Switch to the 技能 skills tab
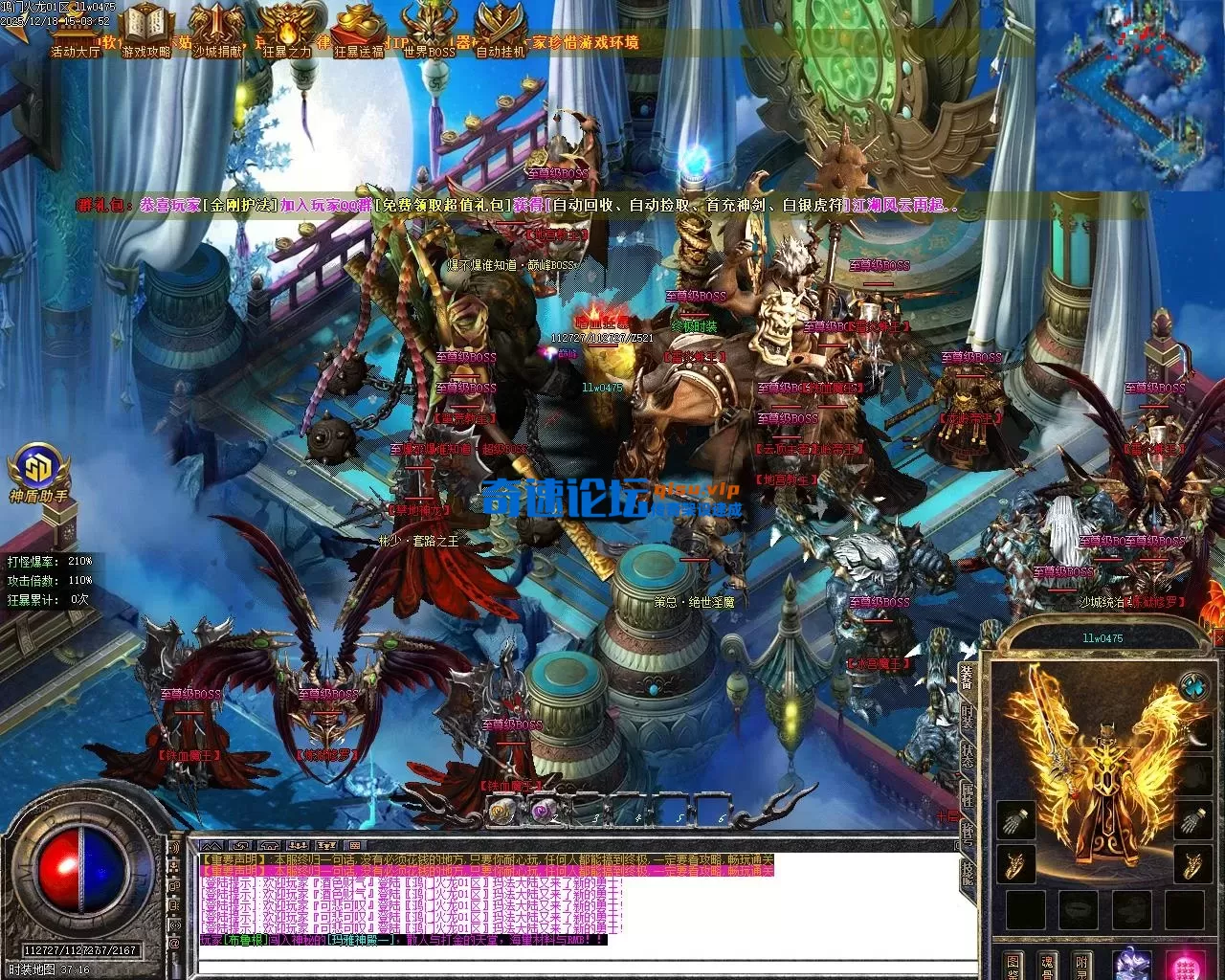Screen dimensions: 1225x980 pos(967,871)
